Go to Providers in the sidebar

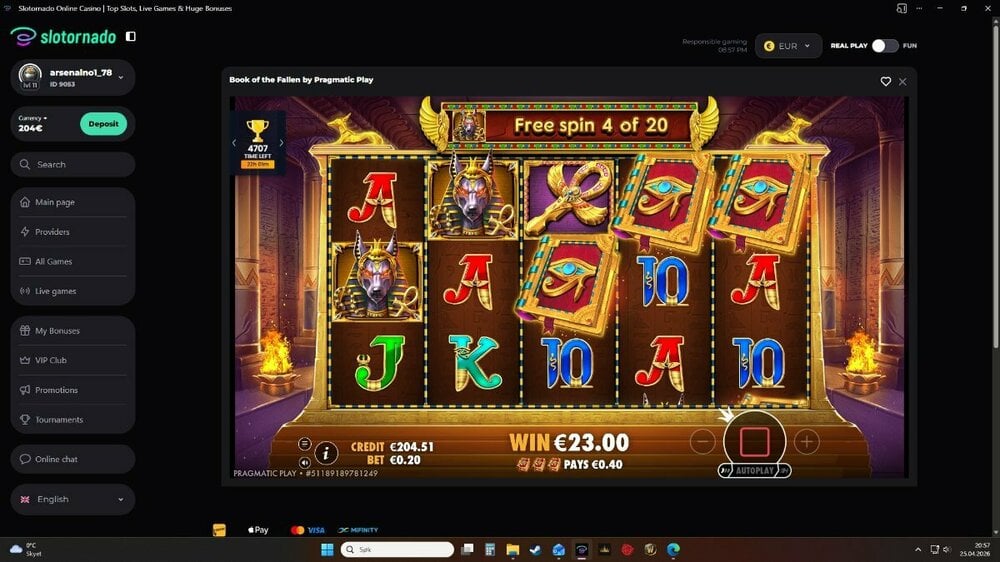click(x=52, y=232)
